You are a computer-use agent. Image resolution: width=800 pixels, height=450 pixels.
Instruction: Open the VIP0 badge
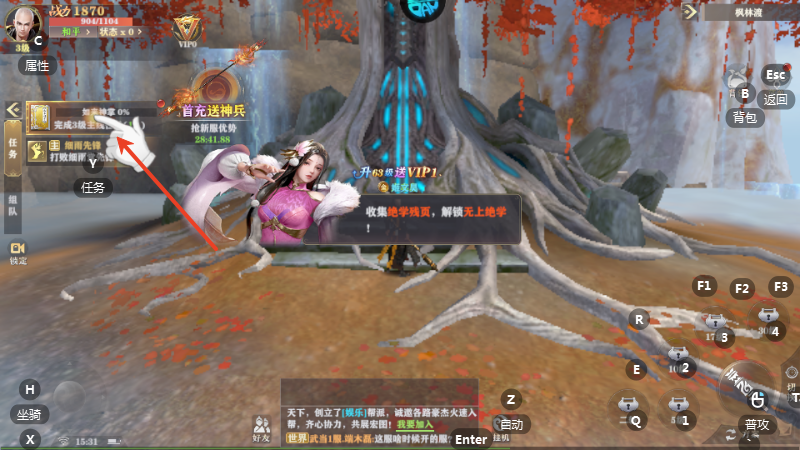click(186, 28)
